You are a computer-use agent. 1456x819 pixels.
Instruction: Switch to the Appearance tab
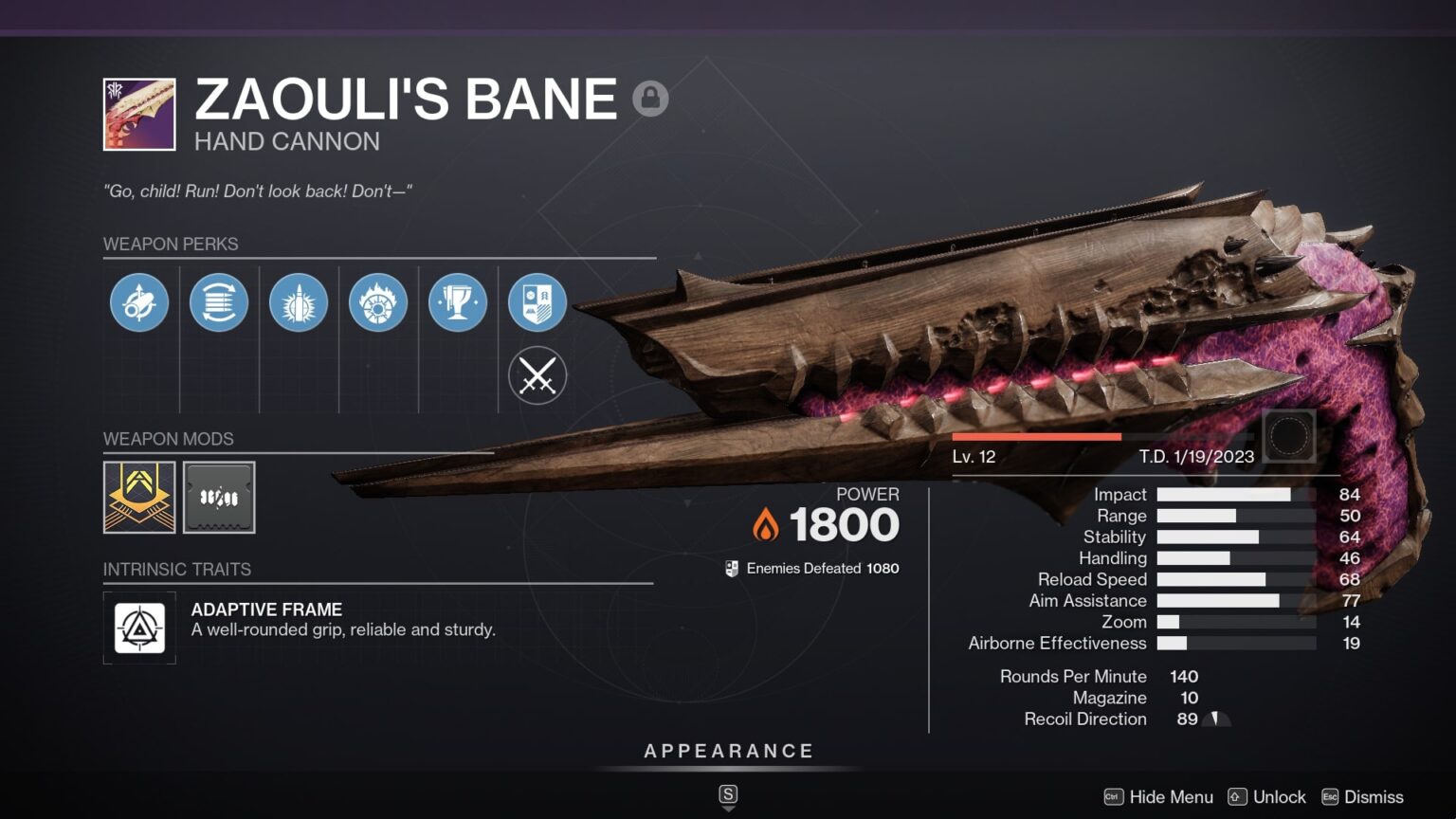point(728,750)
